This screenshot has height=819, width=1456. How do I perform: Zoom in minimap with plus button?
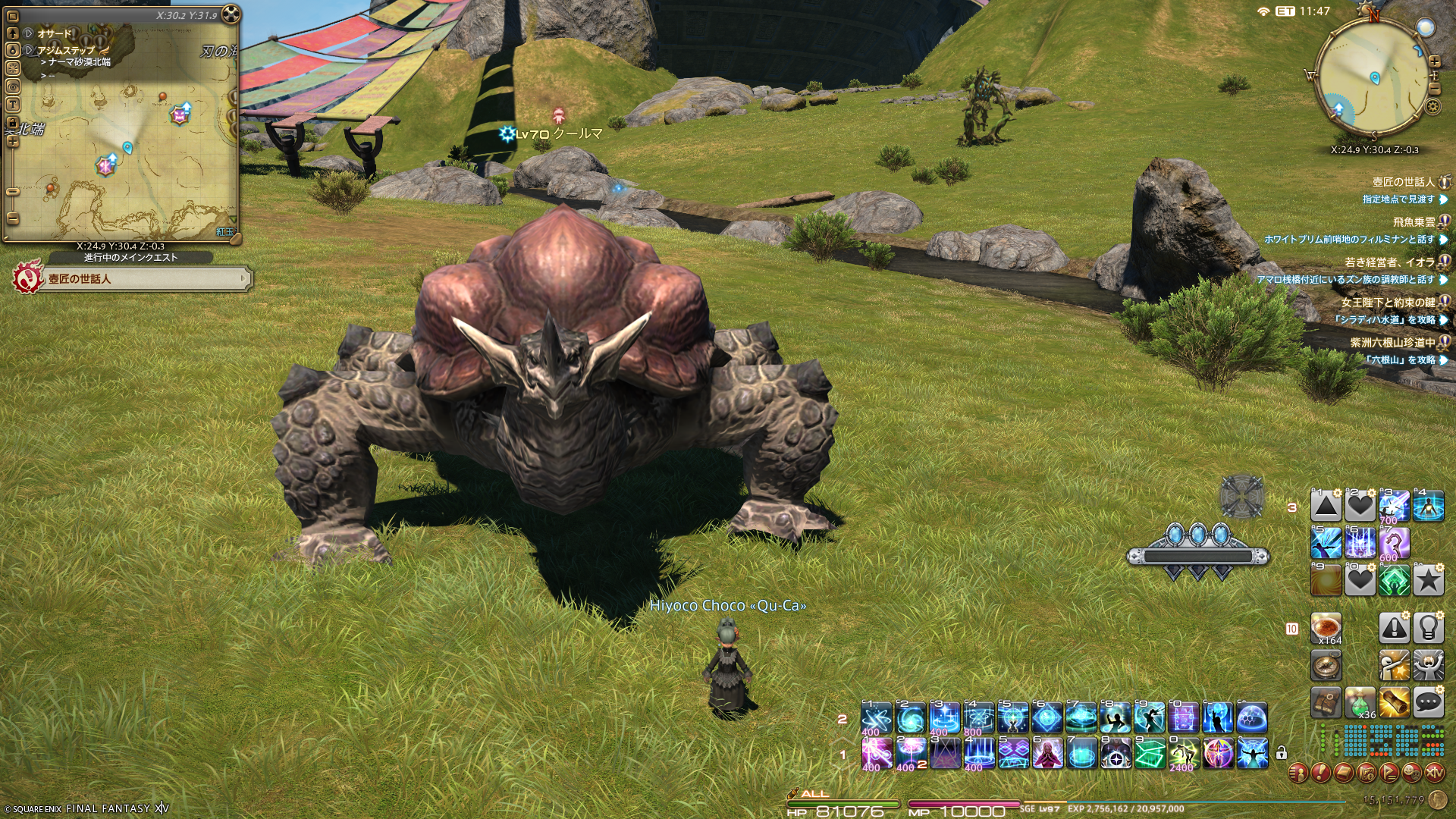coord(1434,61)
